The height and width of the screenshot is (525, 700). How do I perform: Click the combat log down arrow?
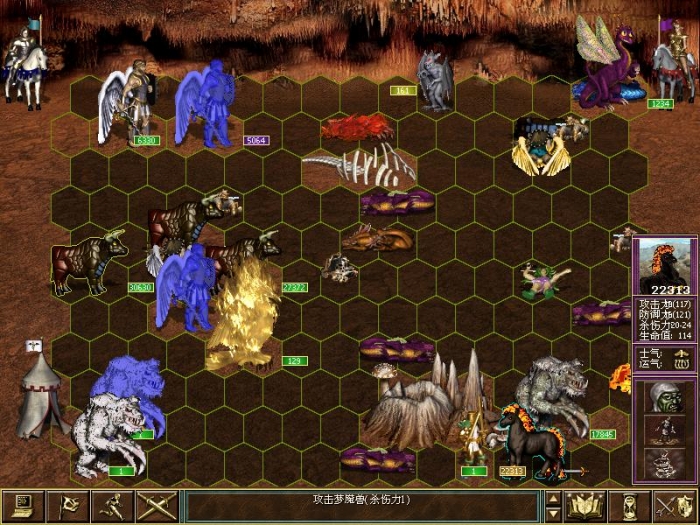tap(553, 515)
